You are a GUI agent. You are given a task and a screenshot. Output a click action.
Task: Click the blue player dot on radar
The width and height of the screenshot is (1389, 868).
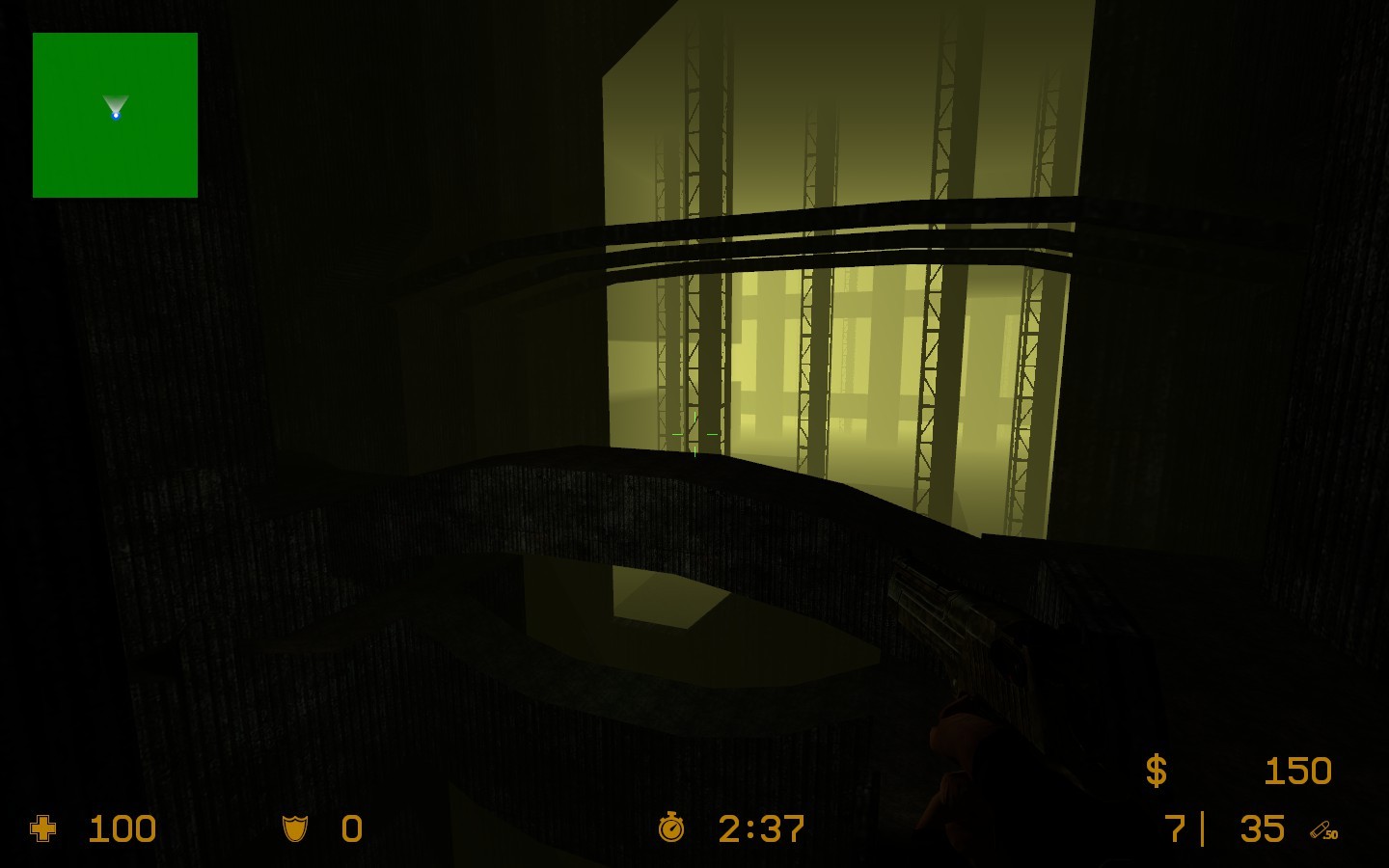point(116,115)
